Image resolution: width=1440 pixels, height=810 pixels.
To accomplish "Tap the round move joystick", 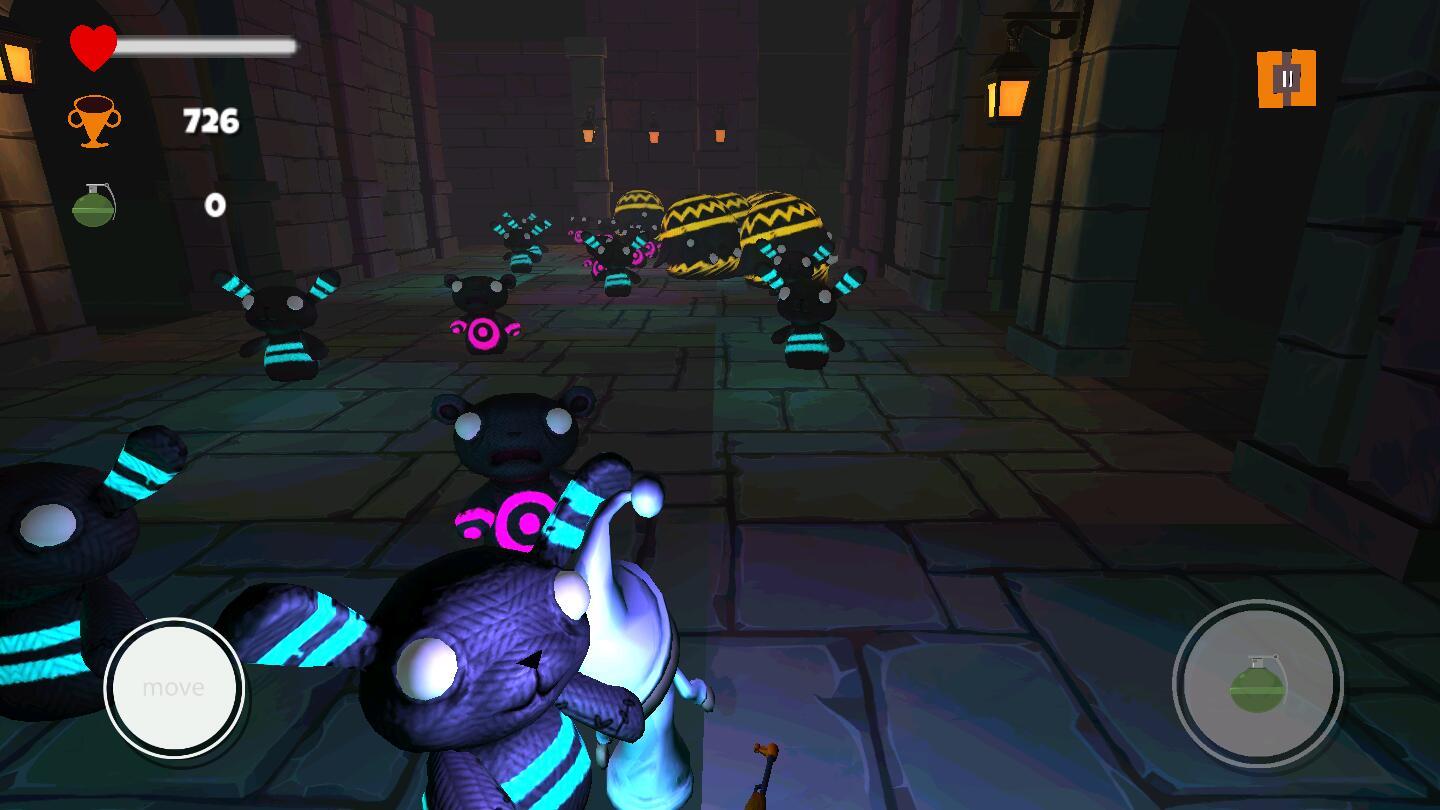I will (x=174, y=687).
